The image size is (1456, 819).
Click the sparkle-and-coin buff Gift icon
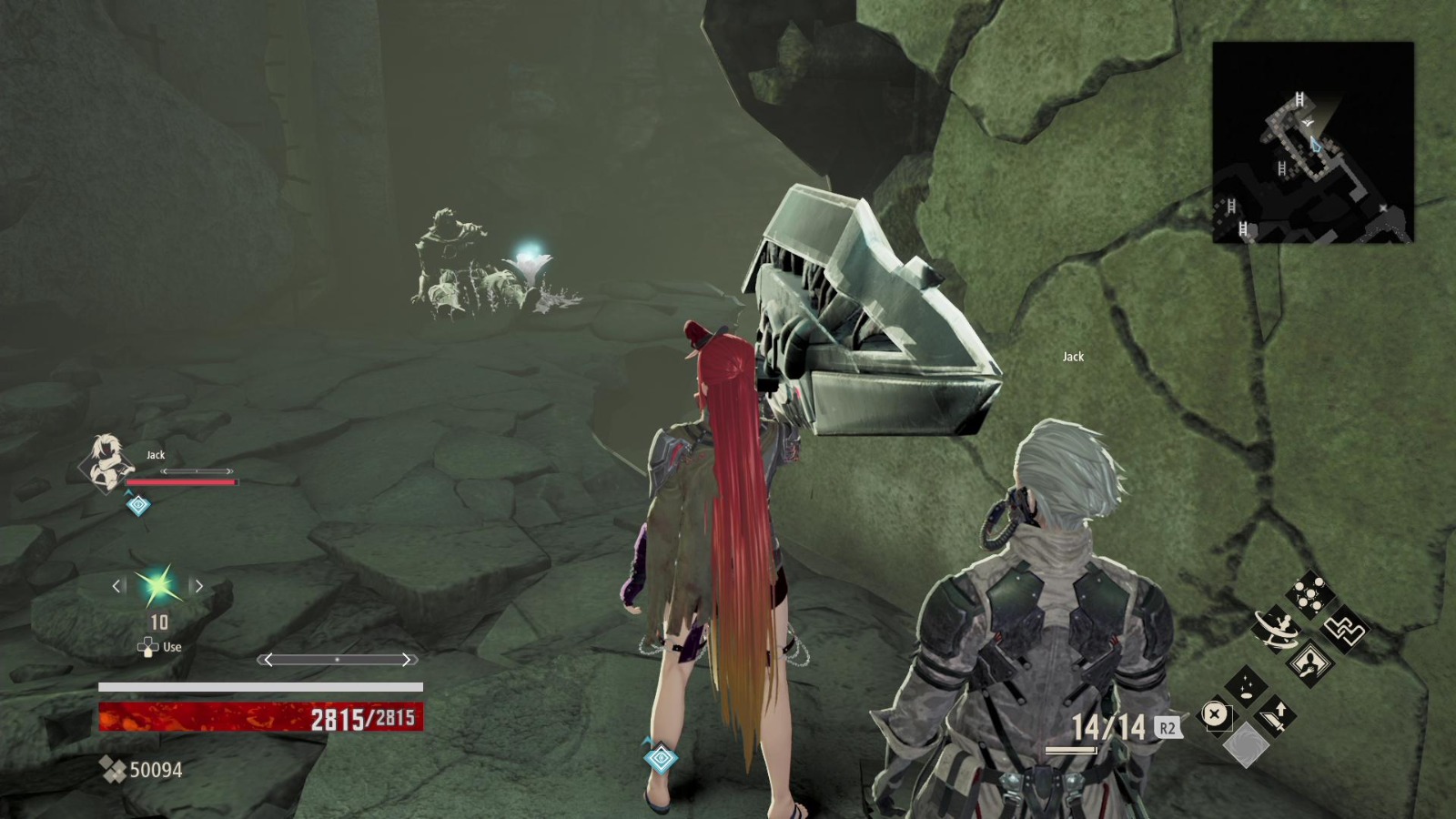[1247, 685]
